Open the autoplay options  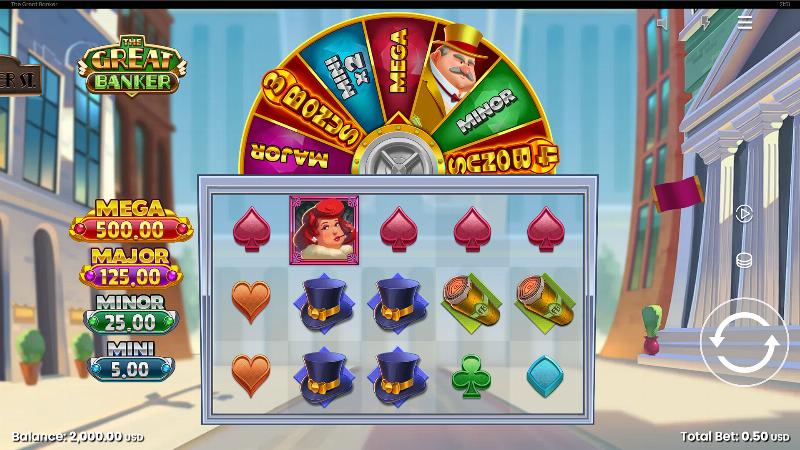743,213
